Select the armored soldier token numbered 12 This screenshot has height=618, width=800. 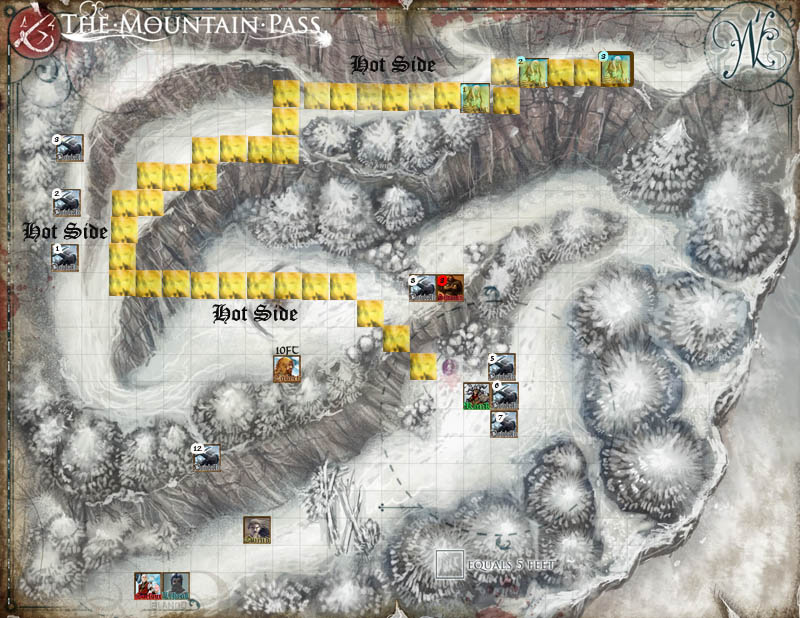(206, 458)
